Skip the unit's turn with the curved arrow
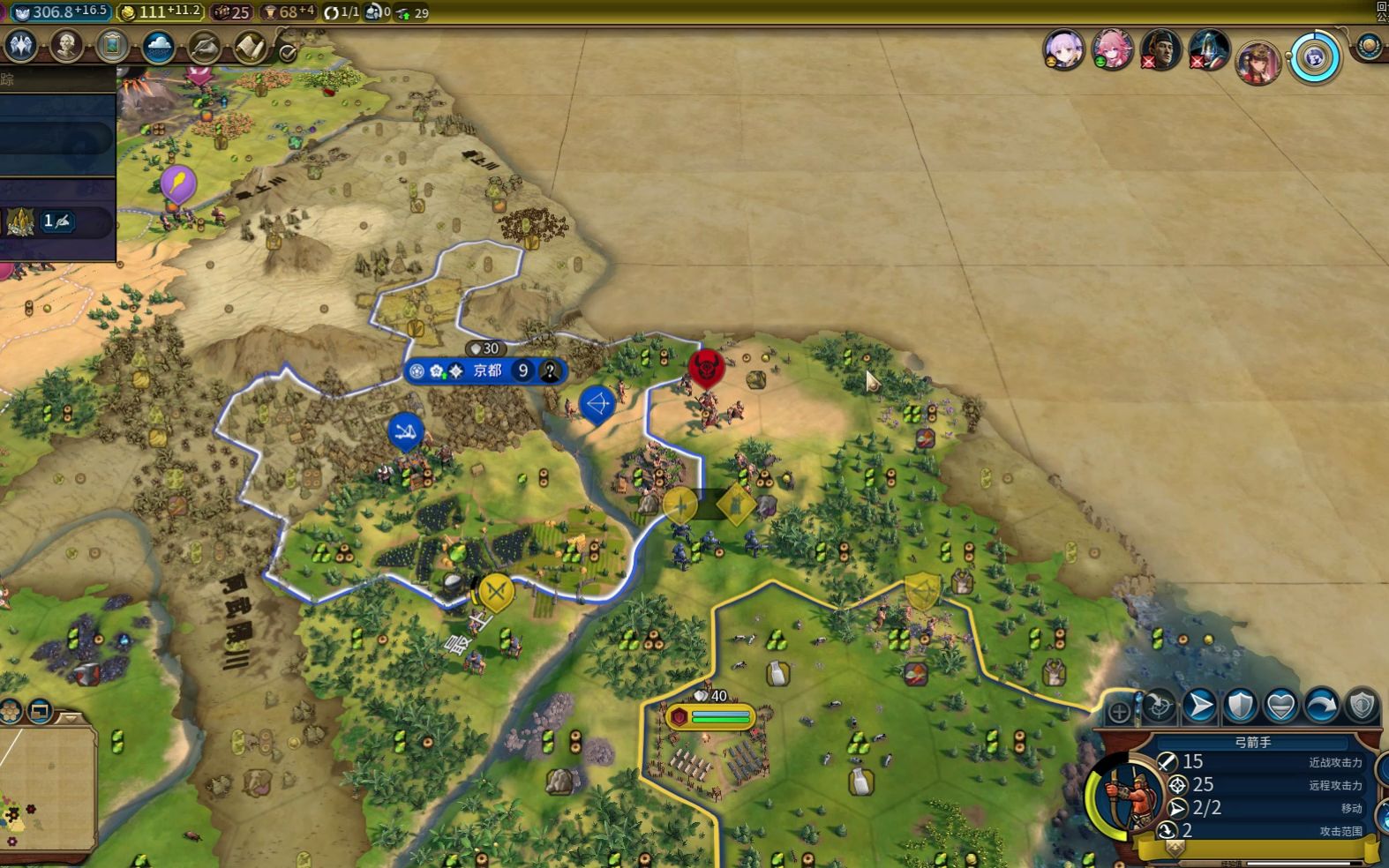Screen dimensions: 1389x868 pos(1322,705)
